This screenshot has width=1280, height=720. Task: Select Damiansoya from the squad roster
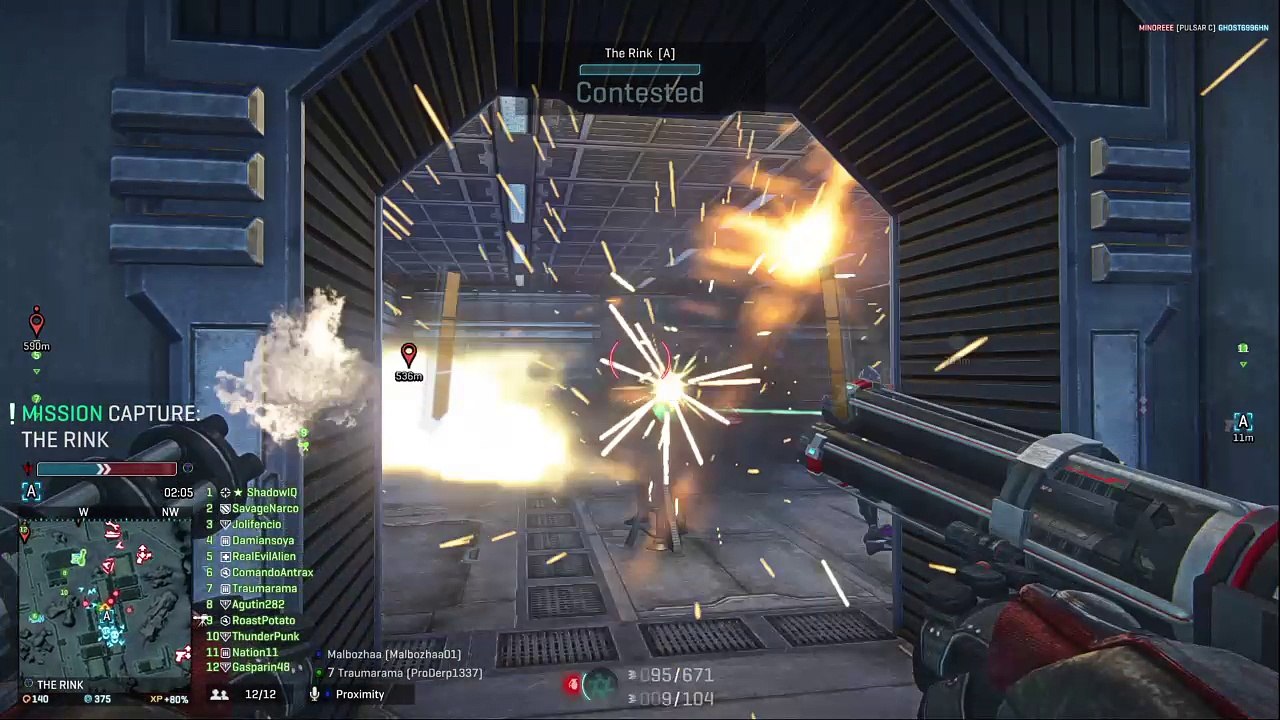(x=263, y=541)
